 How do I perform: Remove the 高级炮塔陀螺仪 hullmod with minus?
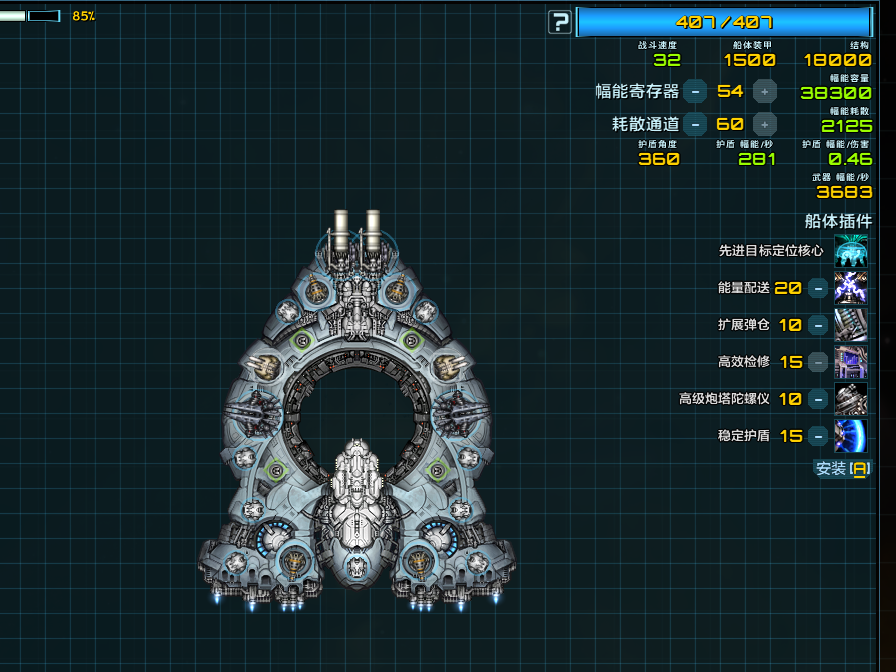click(817, 399)
